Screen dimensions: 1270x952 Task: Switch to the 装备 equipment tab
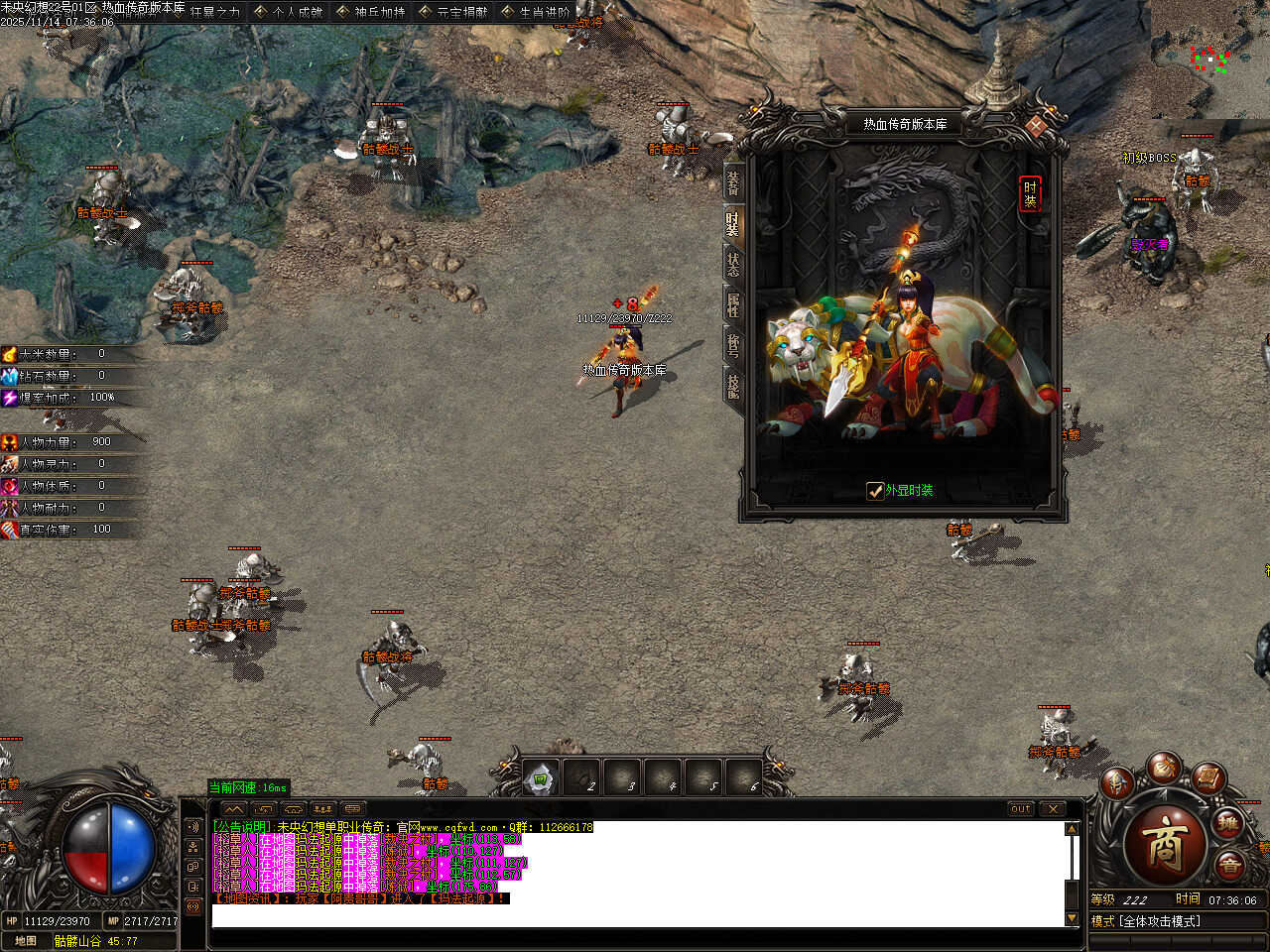click(733, 183)
